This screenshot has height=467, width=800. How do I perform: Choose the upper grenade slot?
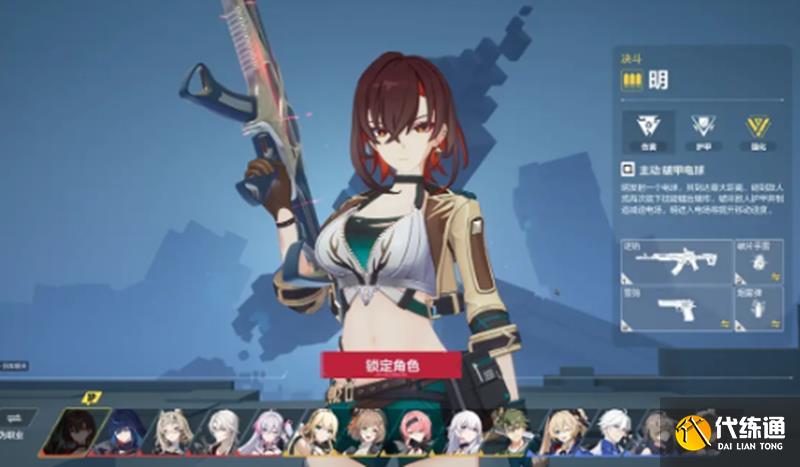758,262
